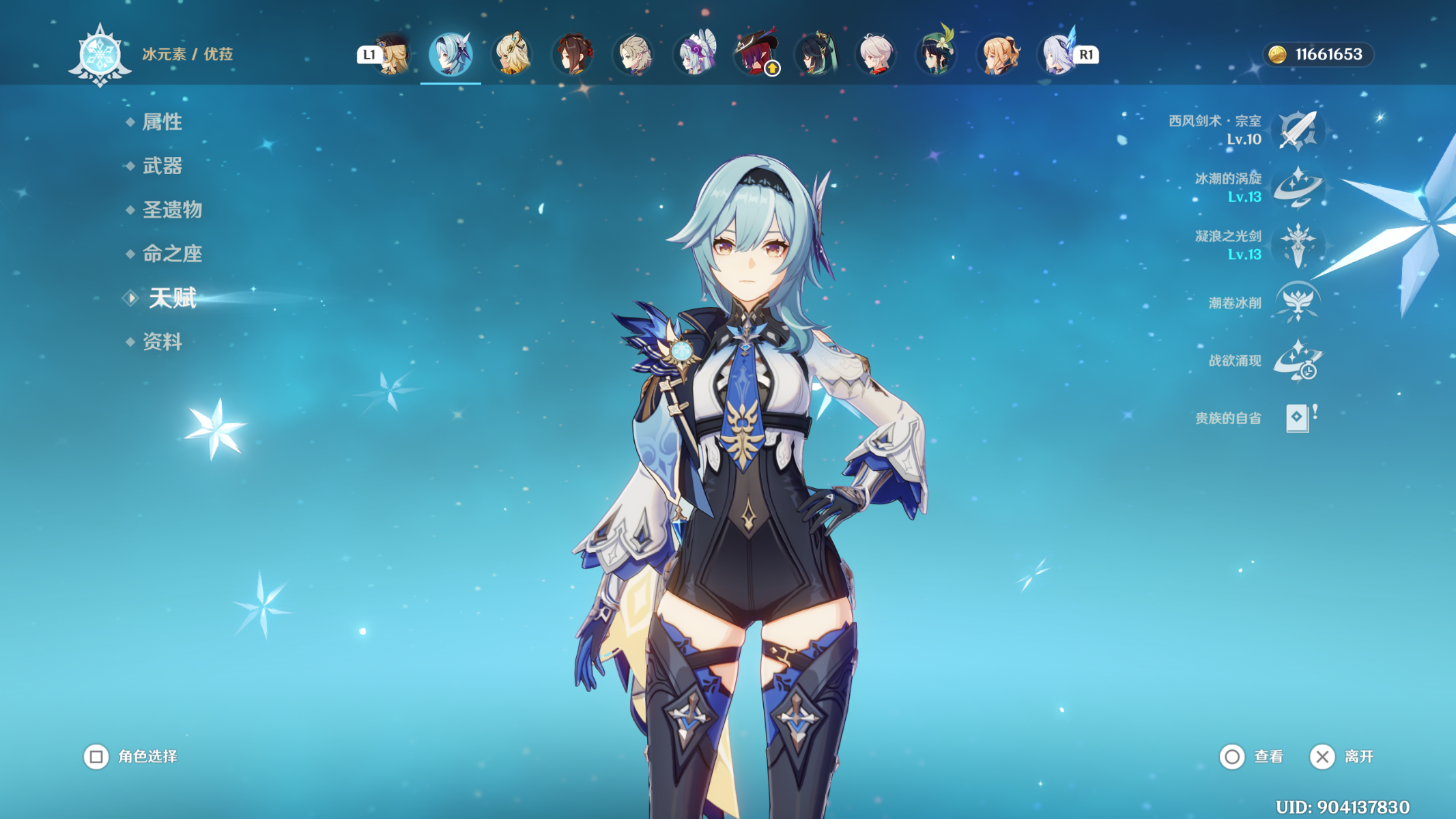The height and width of the screenshot is (819, 1456).
Task: Select the highlighted 天赋 talents entry
Action: [x=173, y=298]
